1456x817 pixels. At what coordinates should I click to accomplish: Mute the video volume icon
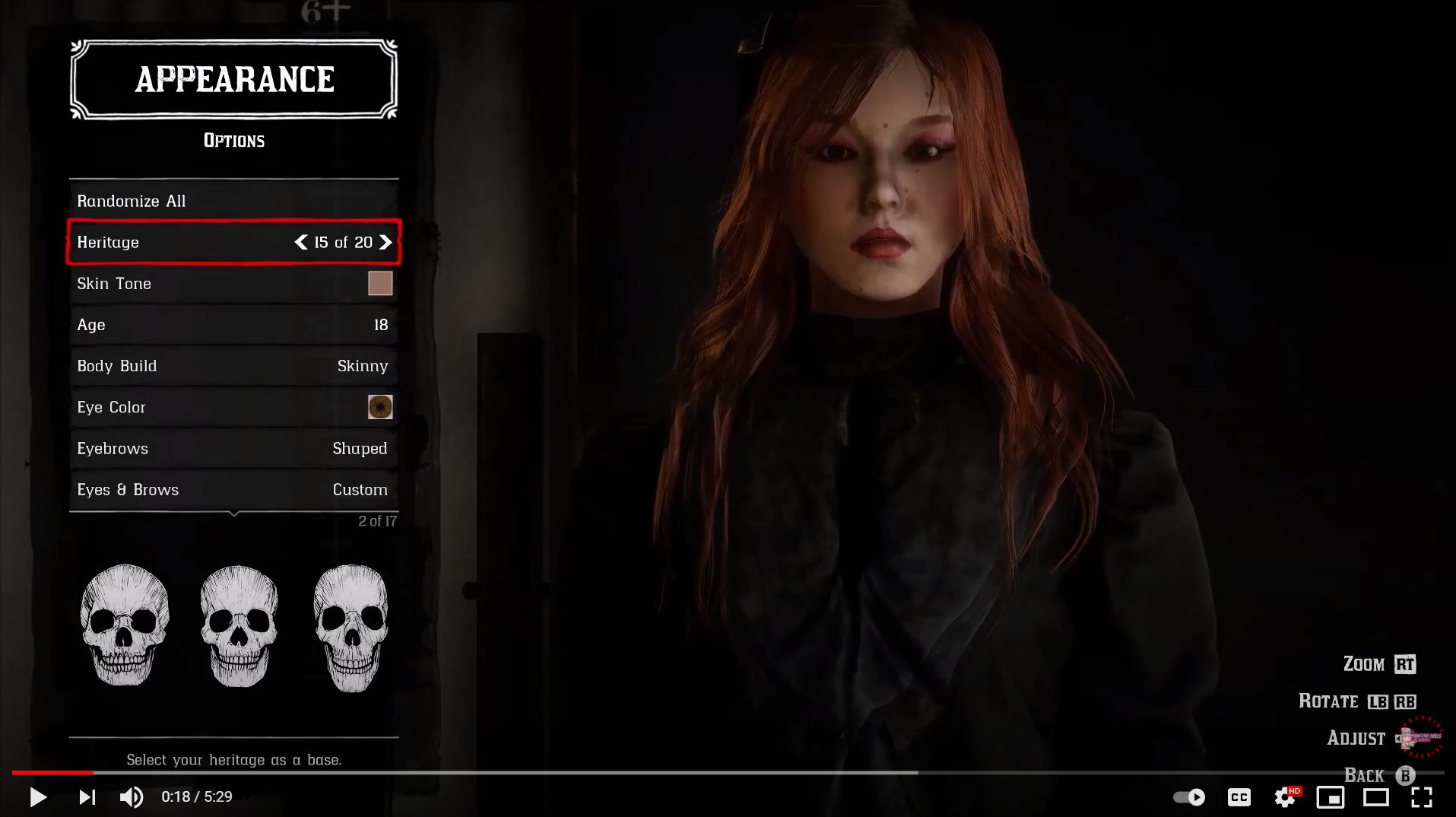pos(131,797)
